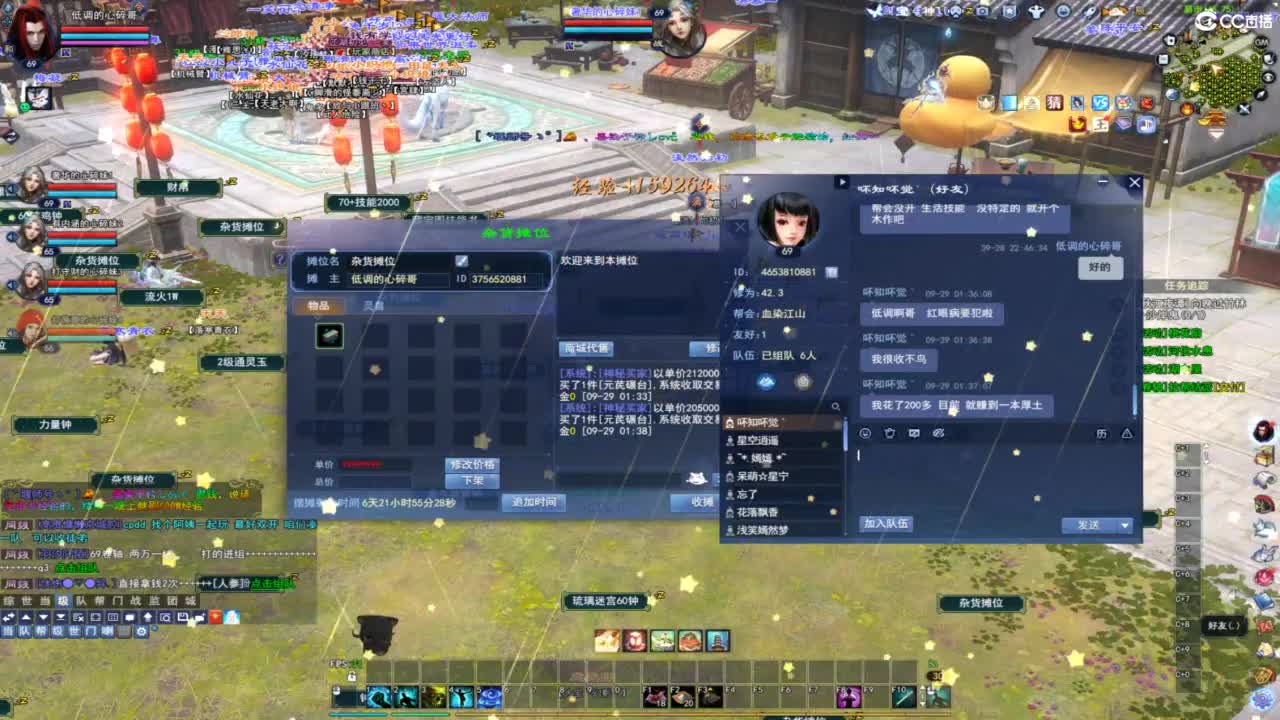Click the chat history (历) icon
This screenshot has width=1280, height=720.
tap(1104, 434)
